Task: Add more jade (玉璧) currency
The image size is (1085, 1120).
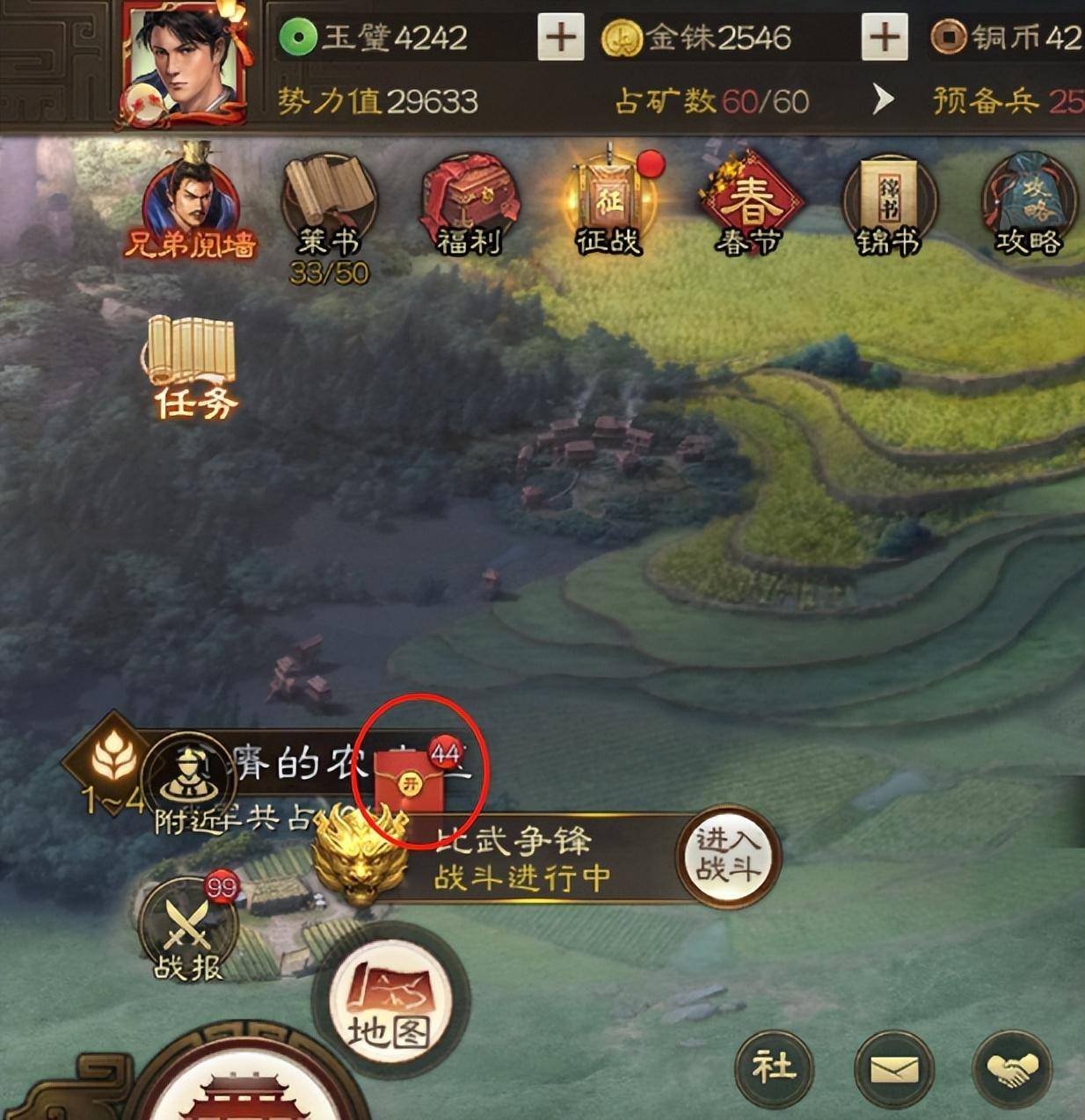Action: click(560, 38)
